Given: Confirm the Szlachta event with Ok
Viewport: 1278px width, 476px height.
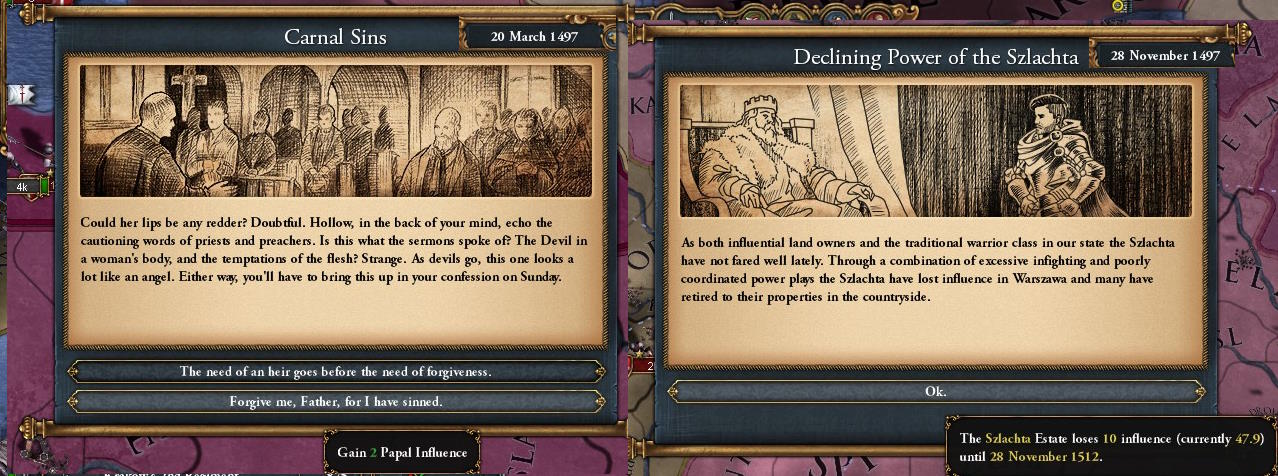Looking at the screenshot, I should coord(935,391).
